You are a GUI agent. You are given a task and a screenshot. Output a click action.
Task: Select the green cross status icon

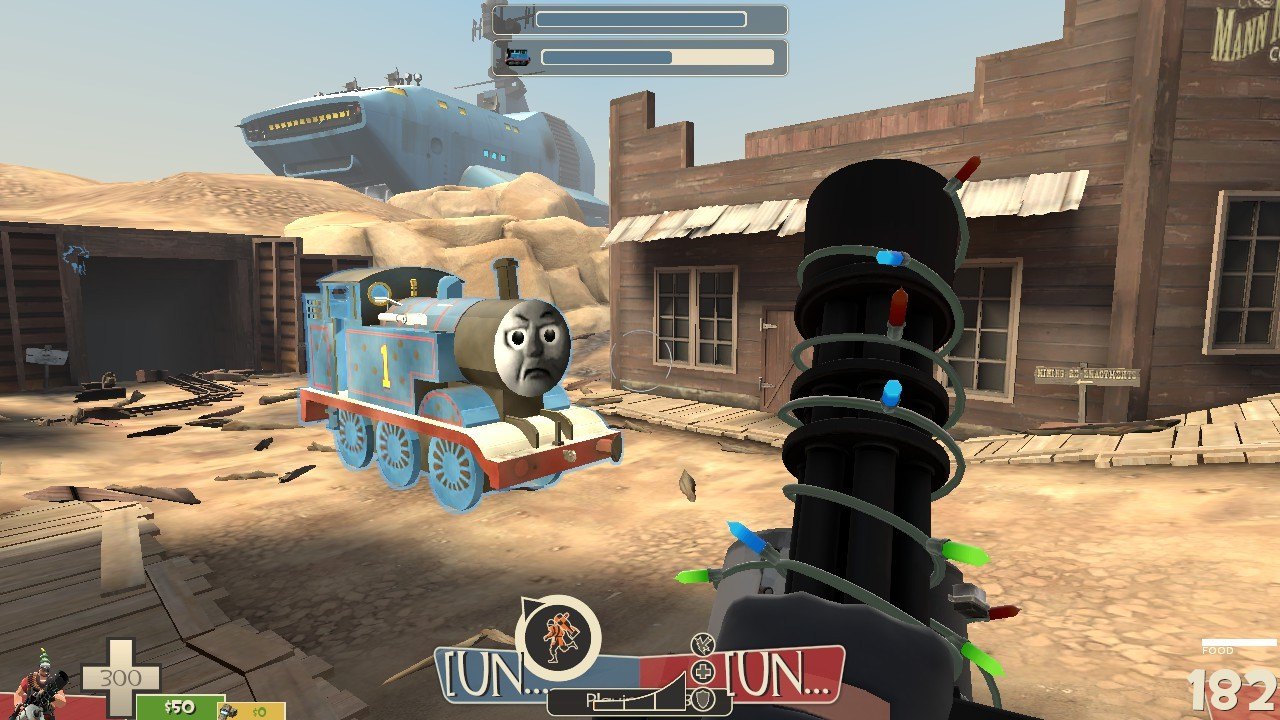(x=705, y=671)
